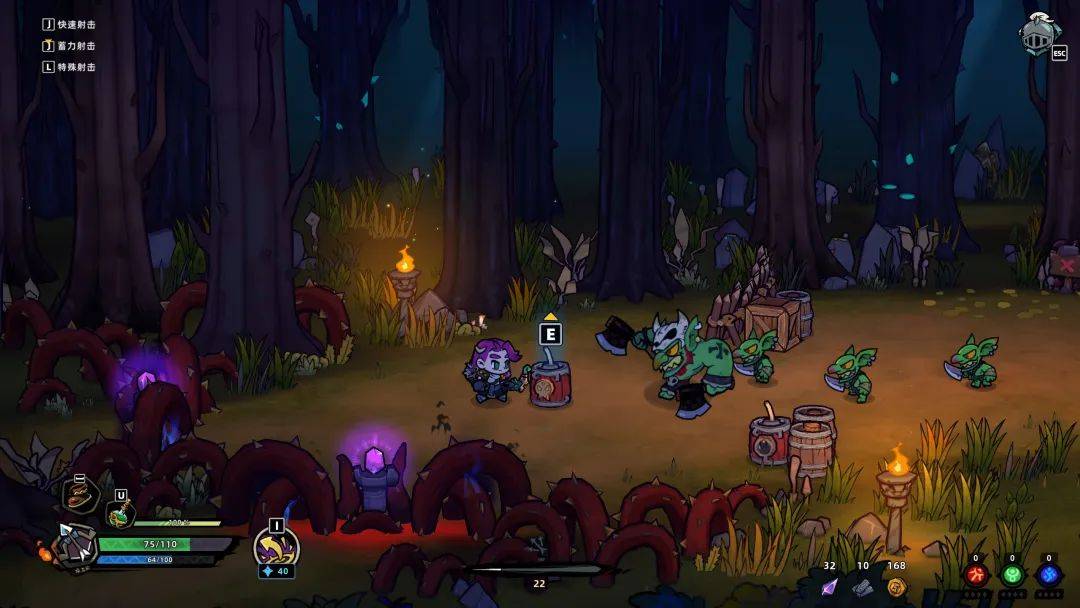Select the brown hat item slot
Viewport: 1080px width, 608px height.
click(80, 494)
